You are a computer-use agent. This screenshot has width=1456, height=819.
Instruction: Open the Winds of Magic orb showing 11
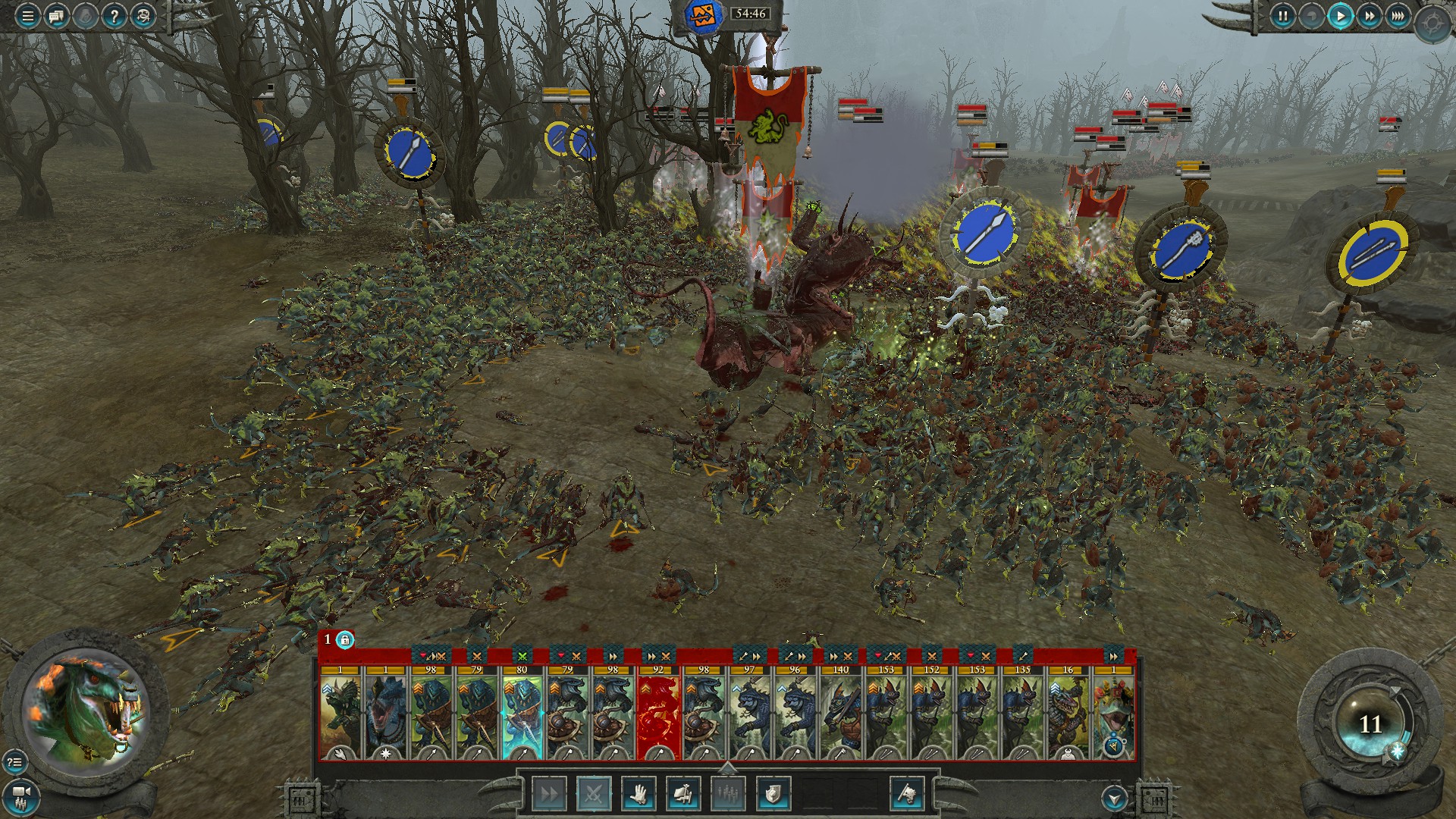click(x=1370, y=723)
